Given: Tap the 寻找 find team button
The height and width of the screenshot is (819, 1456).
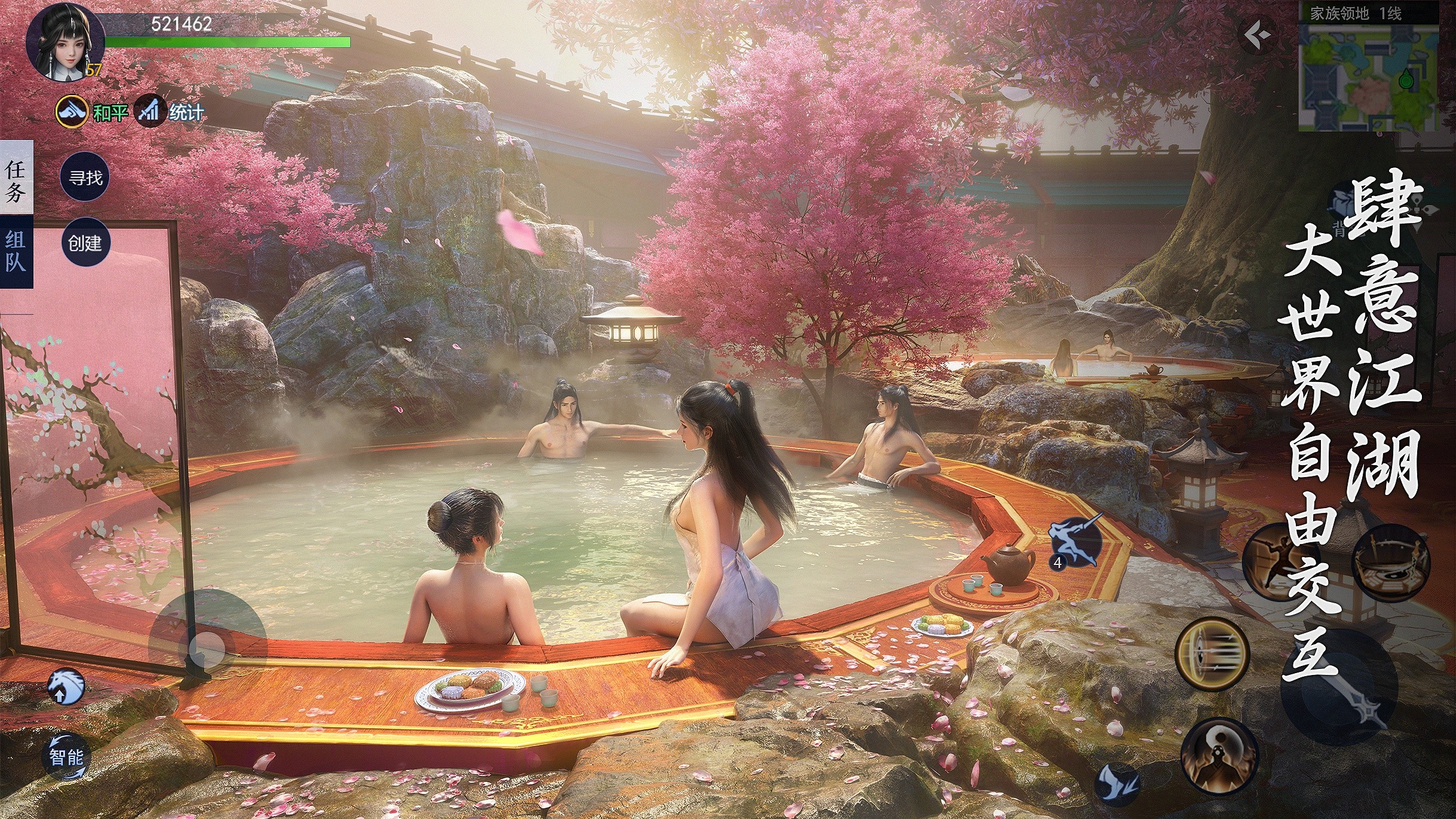Looking at the screenshot, I should [x=85, y=178].
